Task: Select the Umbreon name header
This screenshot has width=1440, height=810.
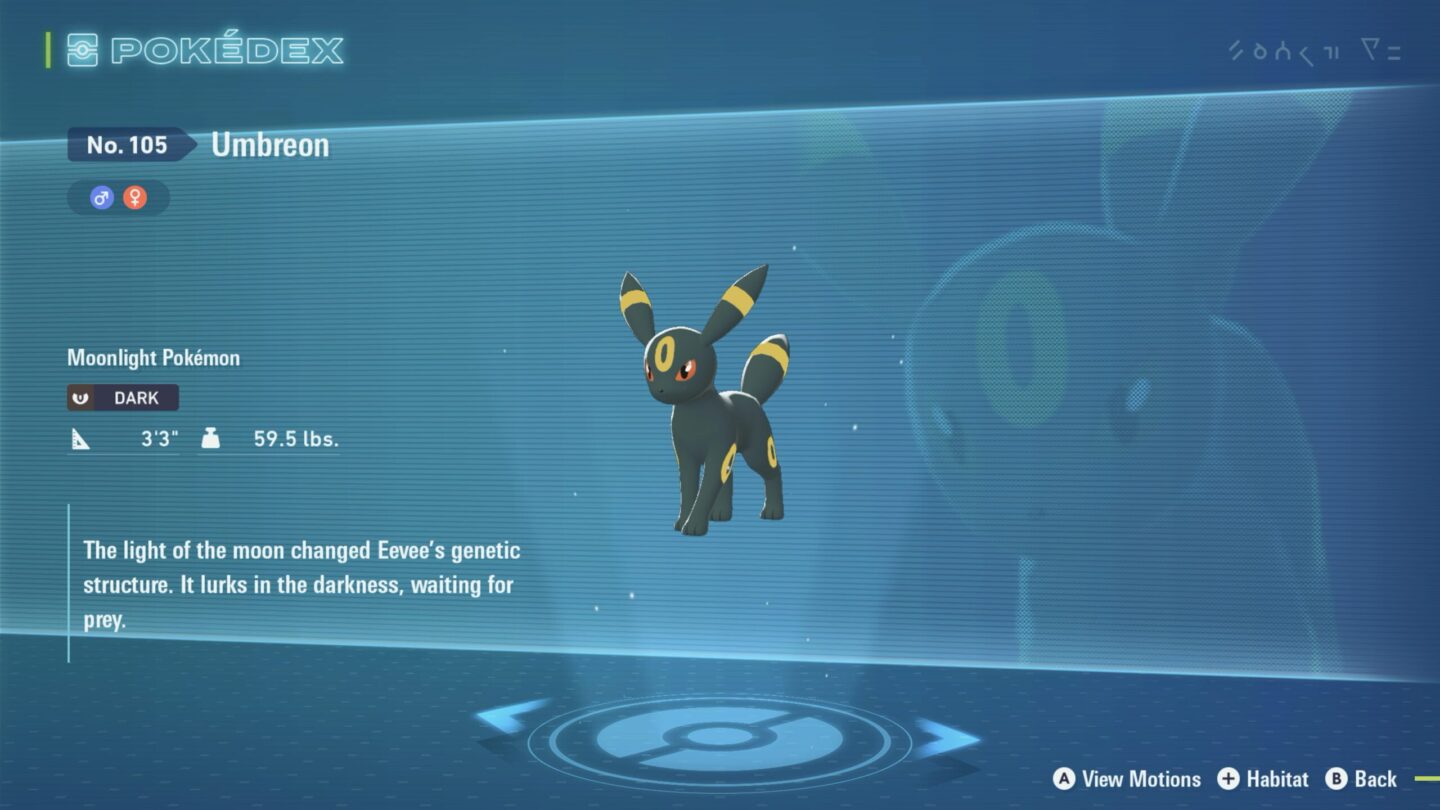Action: coord(268,145)
